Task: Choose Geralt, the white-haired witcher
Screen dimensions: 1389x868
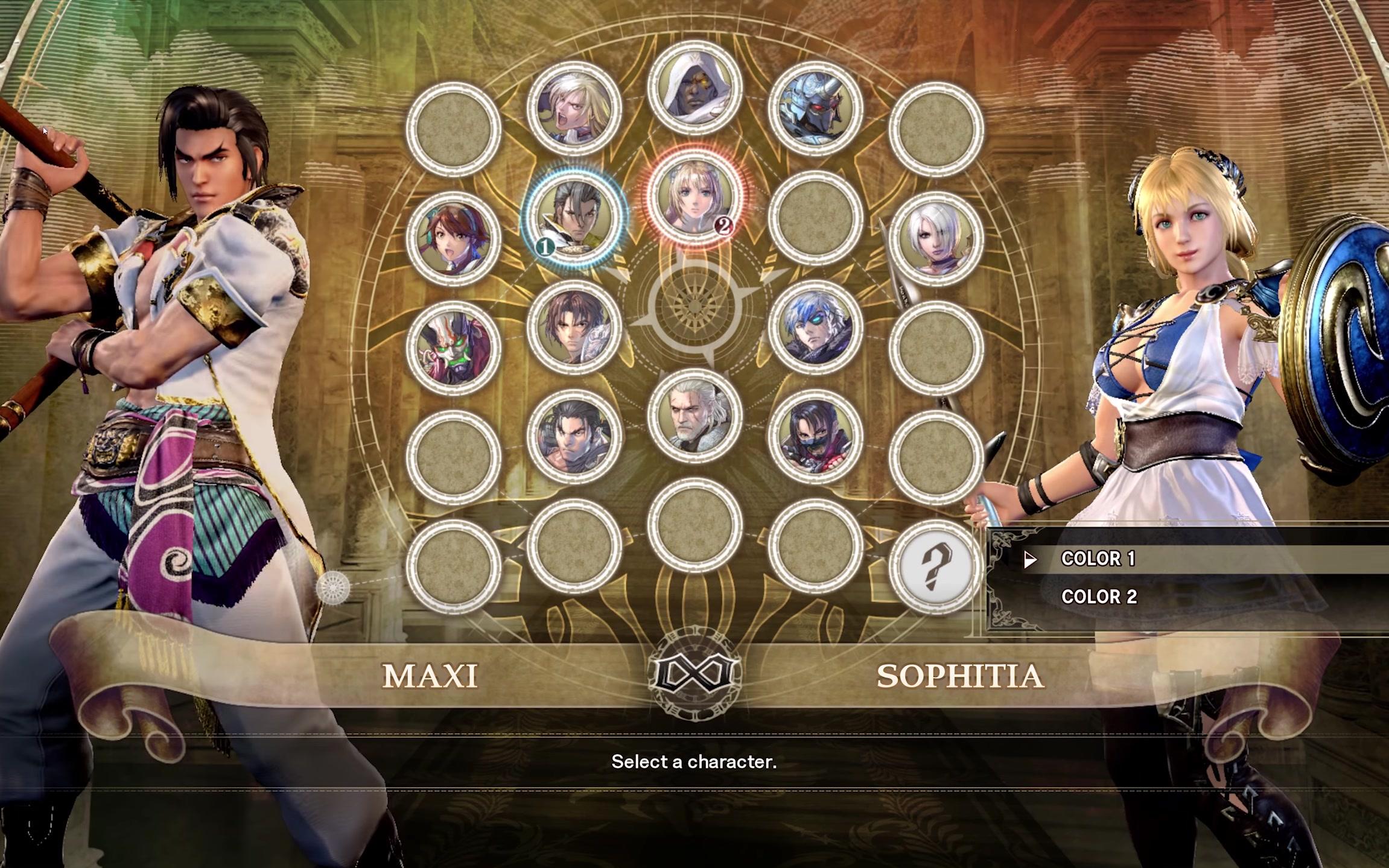Action: 694,415
